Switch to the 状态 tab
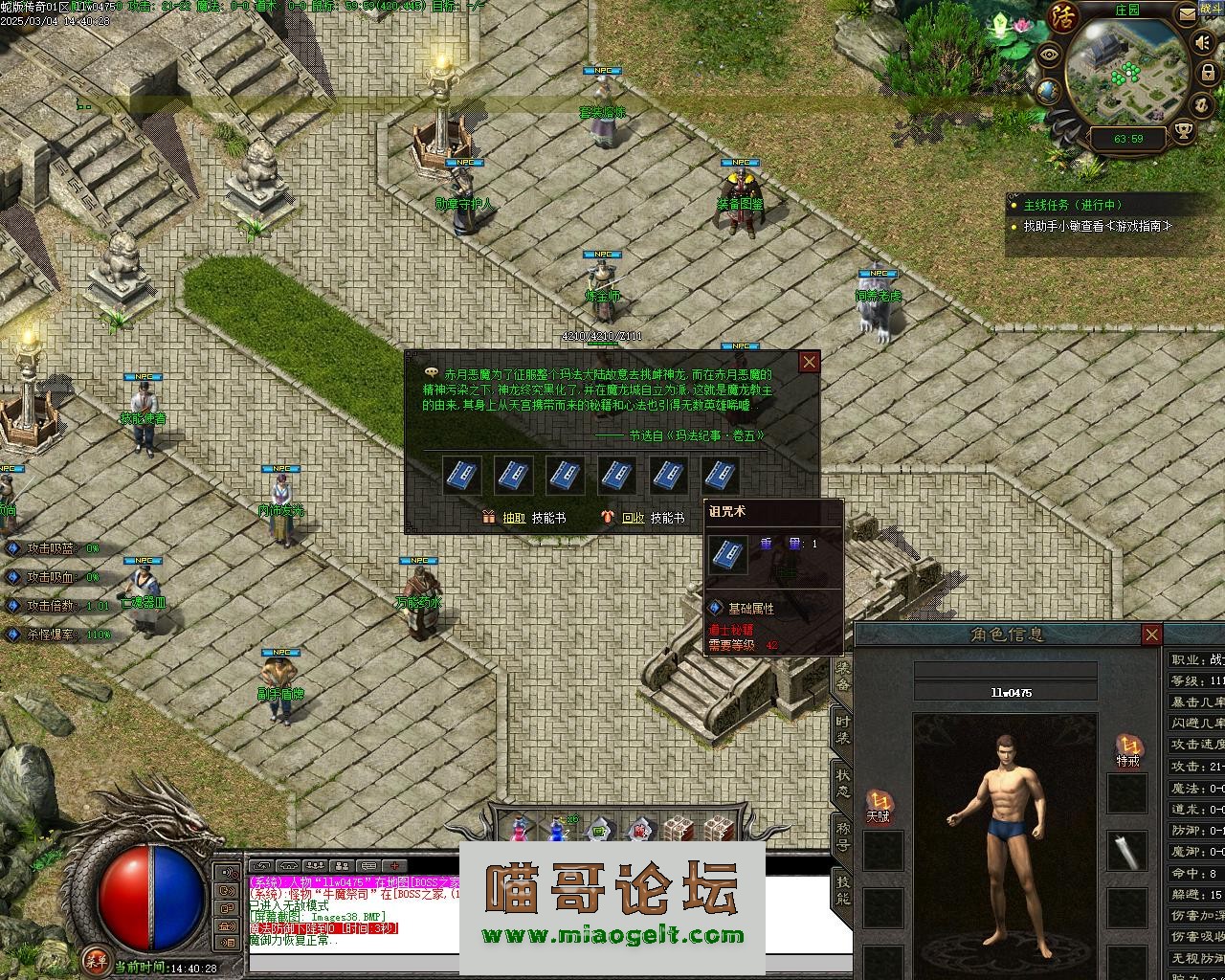The image size is (1225, 980). pos(842,783)
